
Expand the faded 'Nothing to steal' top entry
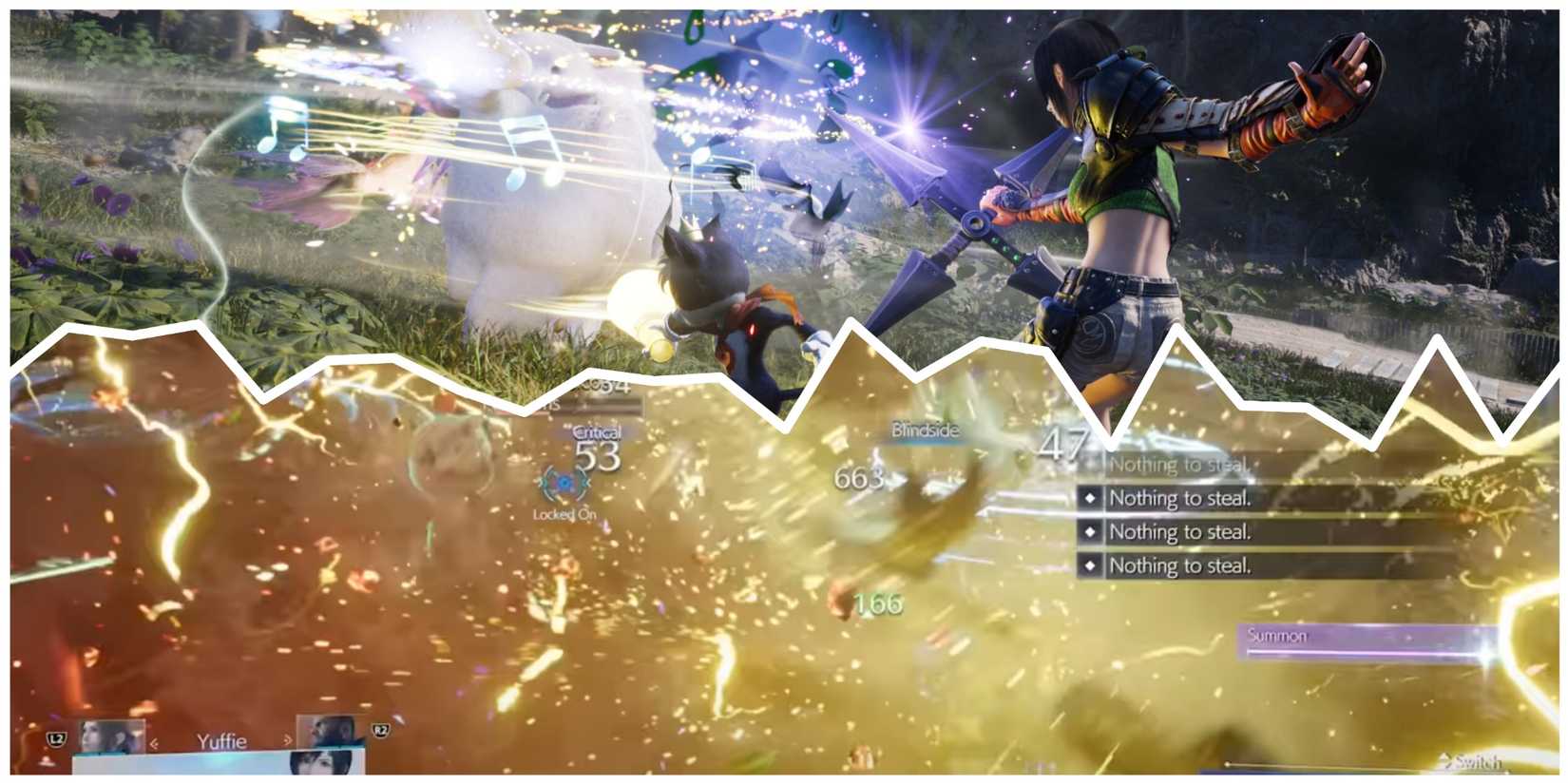click(1182, 464)
